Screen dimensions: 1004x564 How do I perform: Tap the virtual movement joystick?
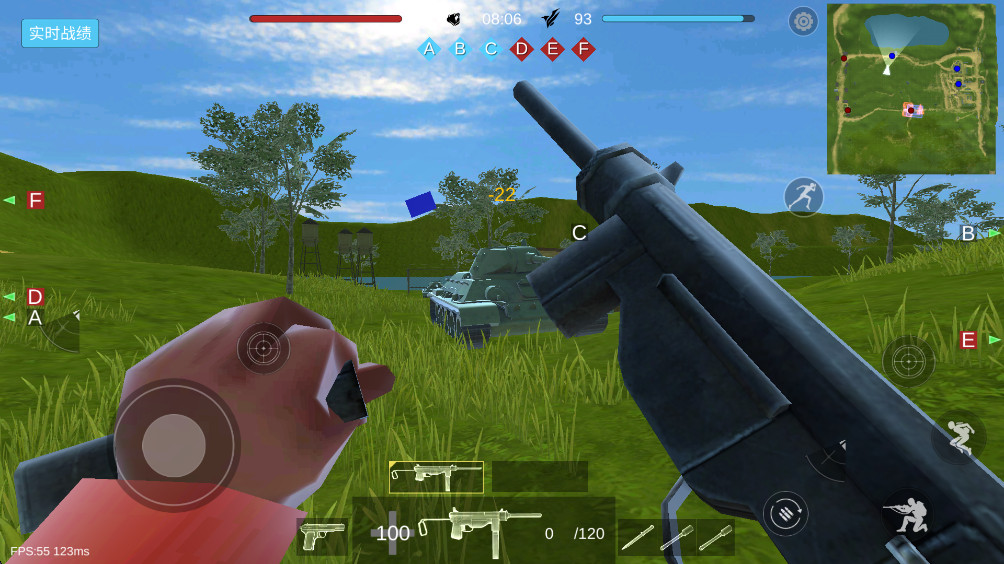pyautogui.click(x=174, y=445)
